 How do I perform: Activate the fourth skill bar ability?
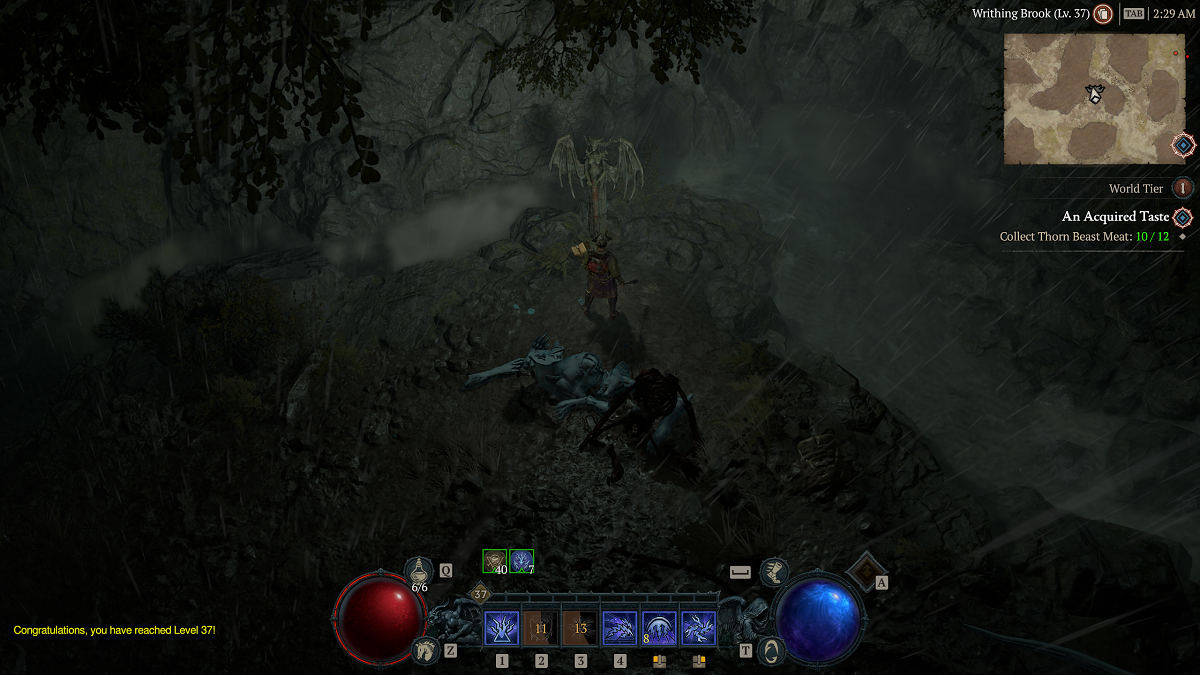coord(620,629)
